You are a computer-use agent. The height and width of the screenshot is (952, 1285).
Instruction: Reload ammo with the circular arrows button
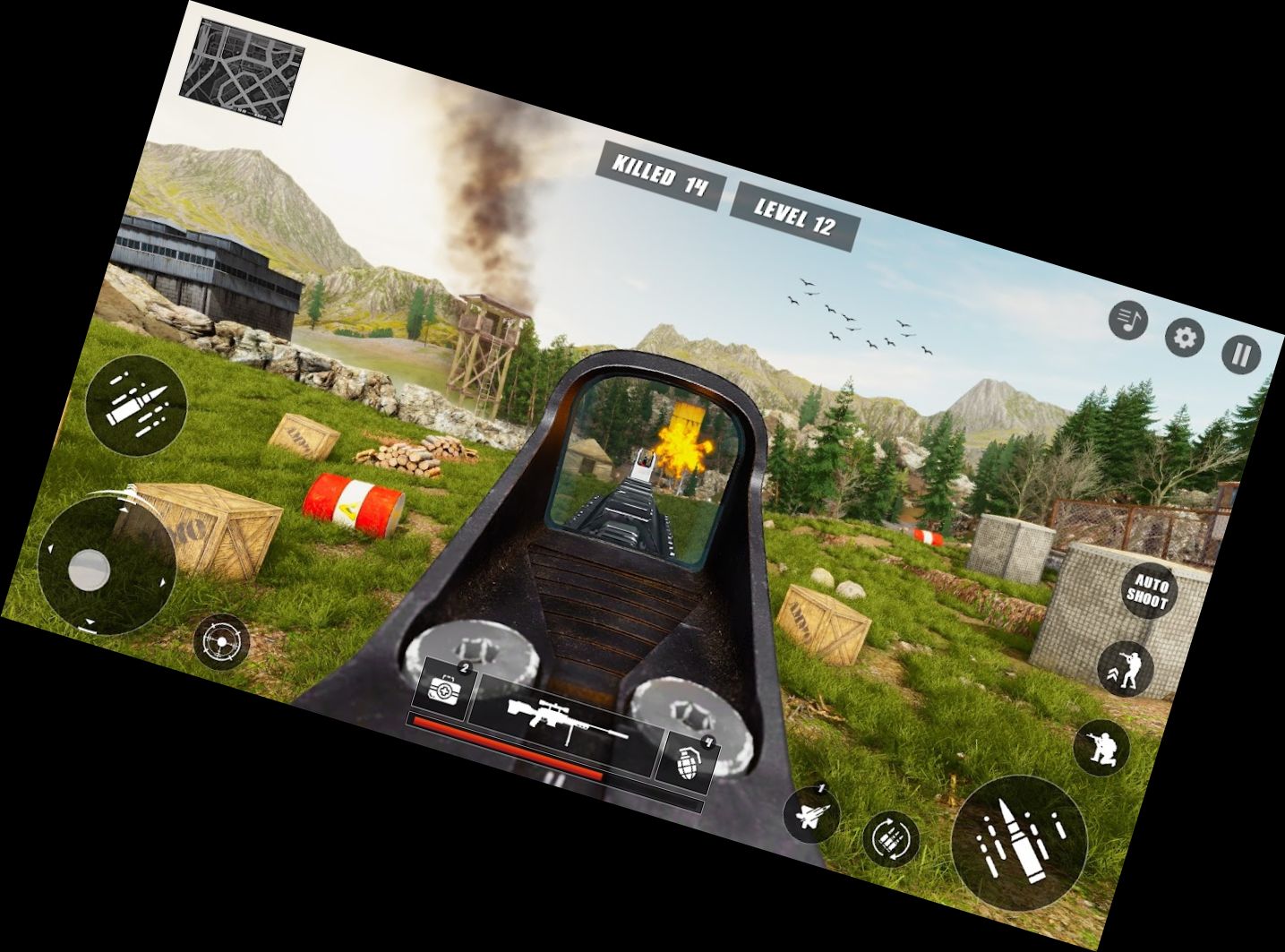891,839
